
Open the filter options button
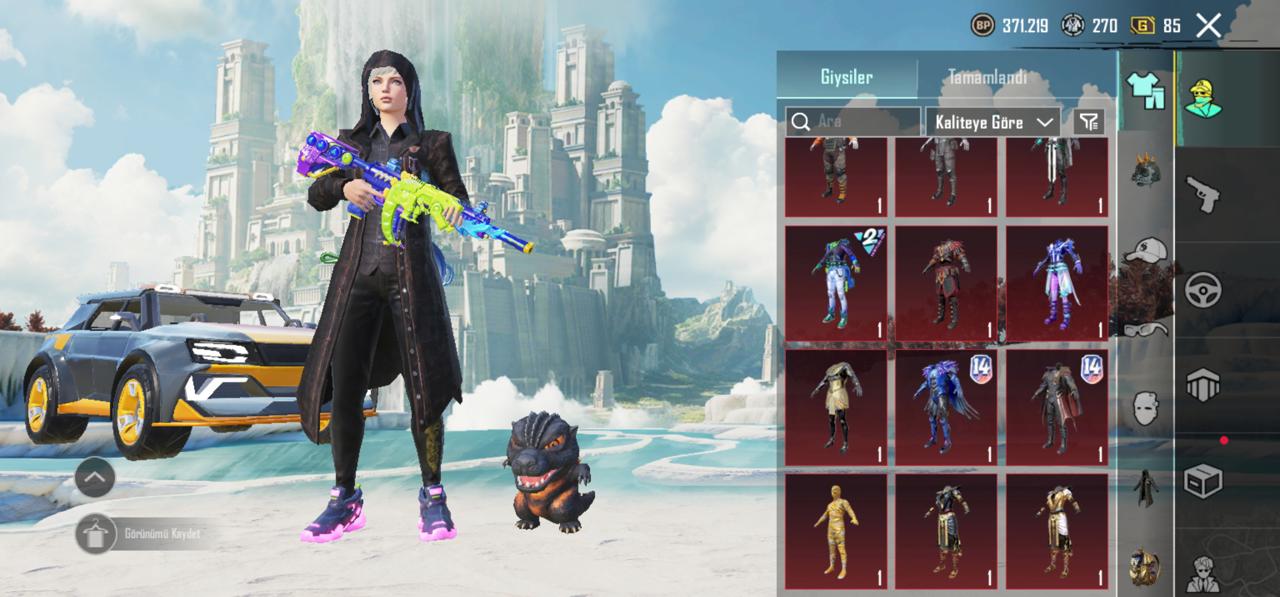coord(1089,122)
